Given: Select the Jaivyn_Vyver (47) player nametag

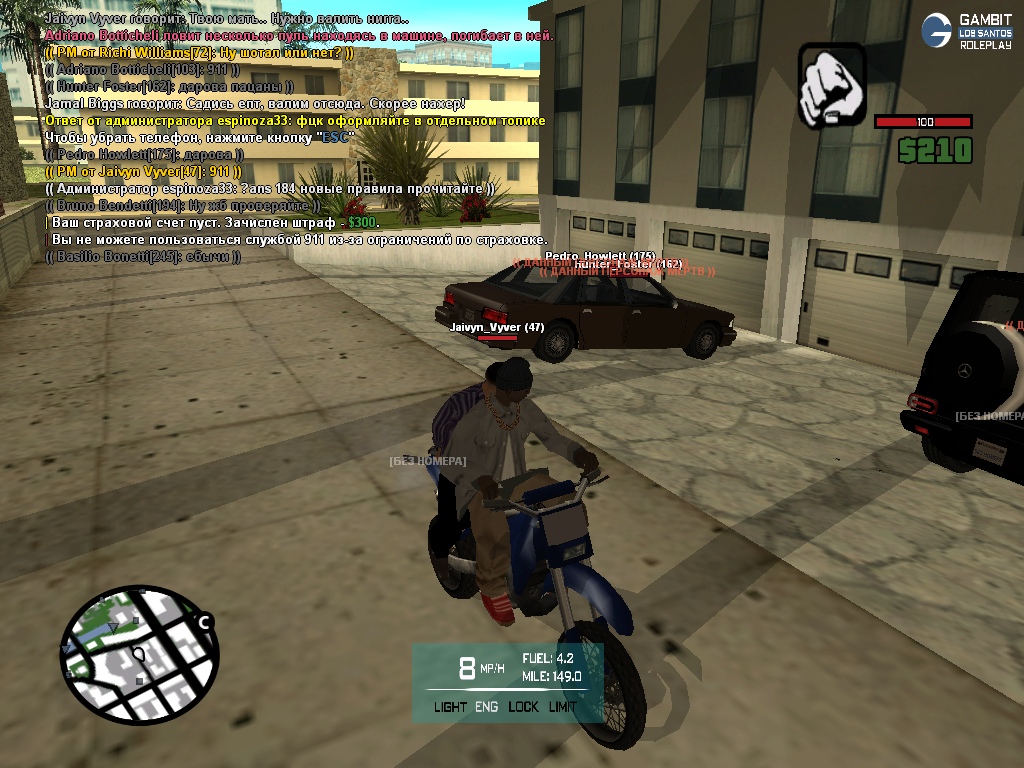Looking at the screenshot, I should click(x=496, y=327).
